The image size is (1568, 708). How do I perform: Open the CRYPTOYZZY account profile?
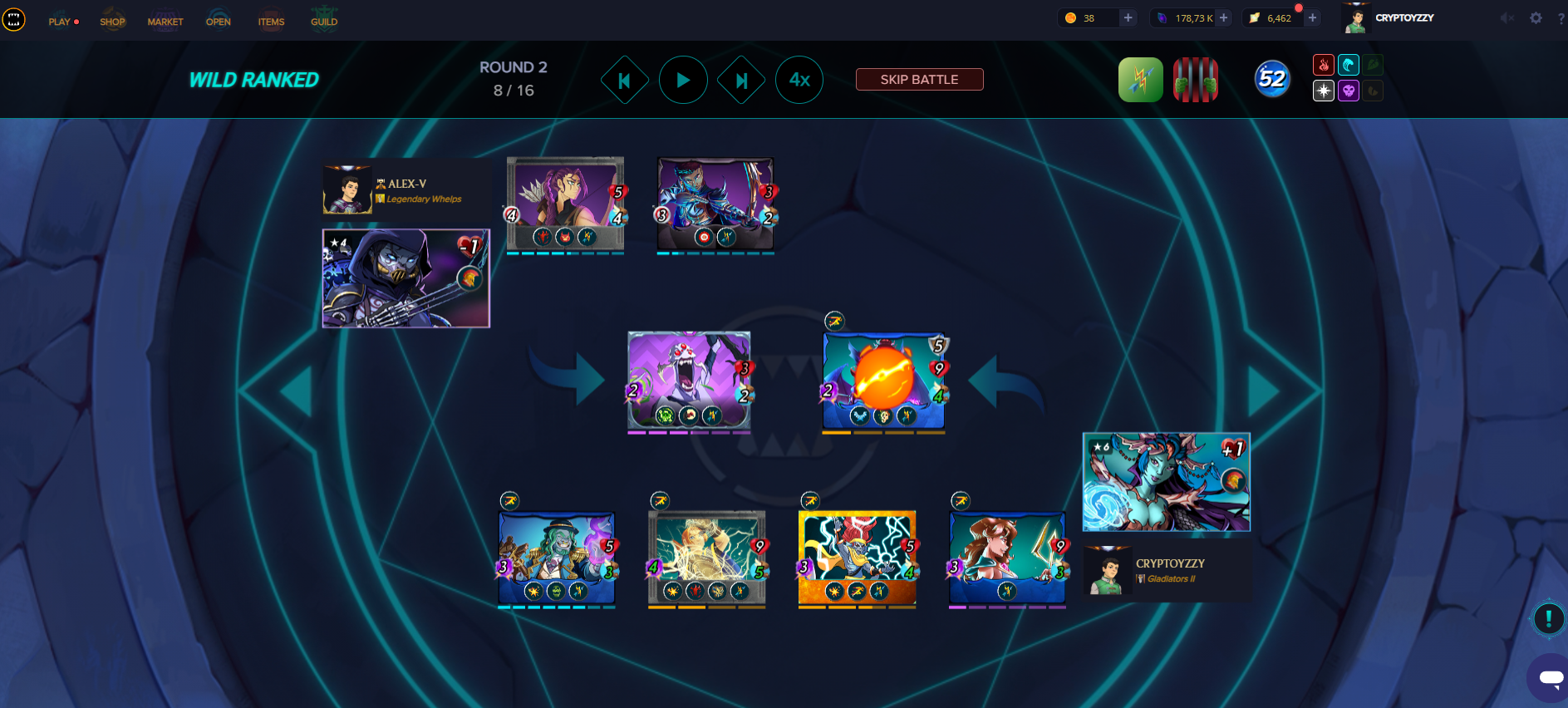[x=1403, y=17]
